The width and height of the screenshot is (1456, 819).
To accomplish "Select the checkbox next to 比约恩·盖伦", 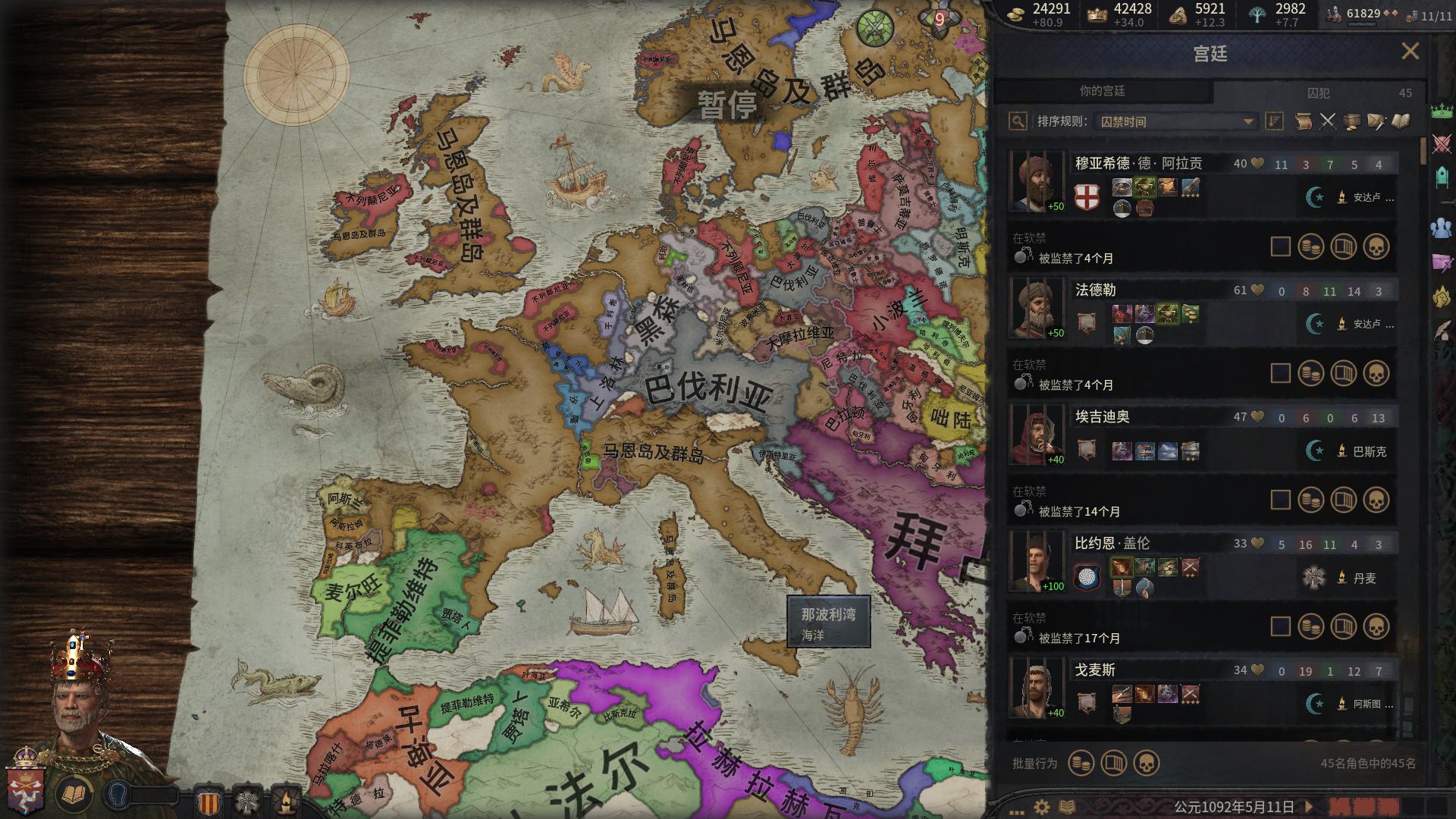I will (1280, 626).
